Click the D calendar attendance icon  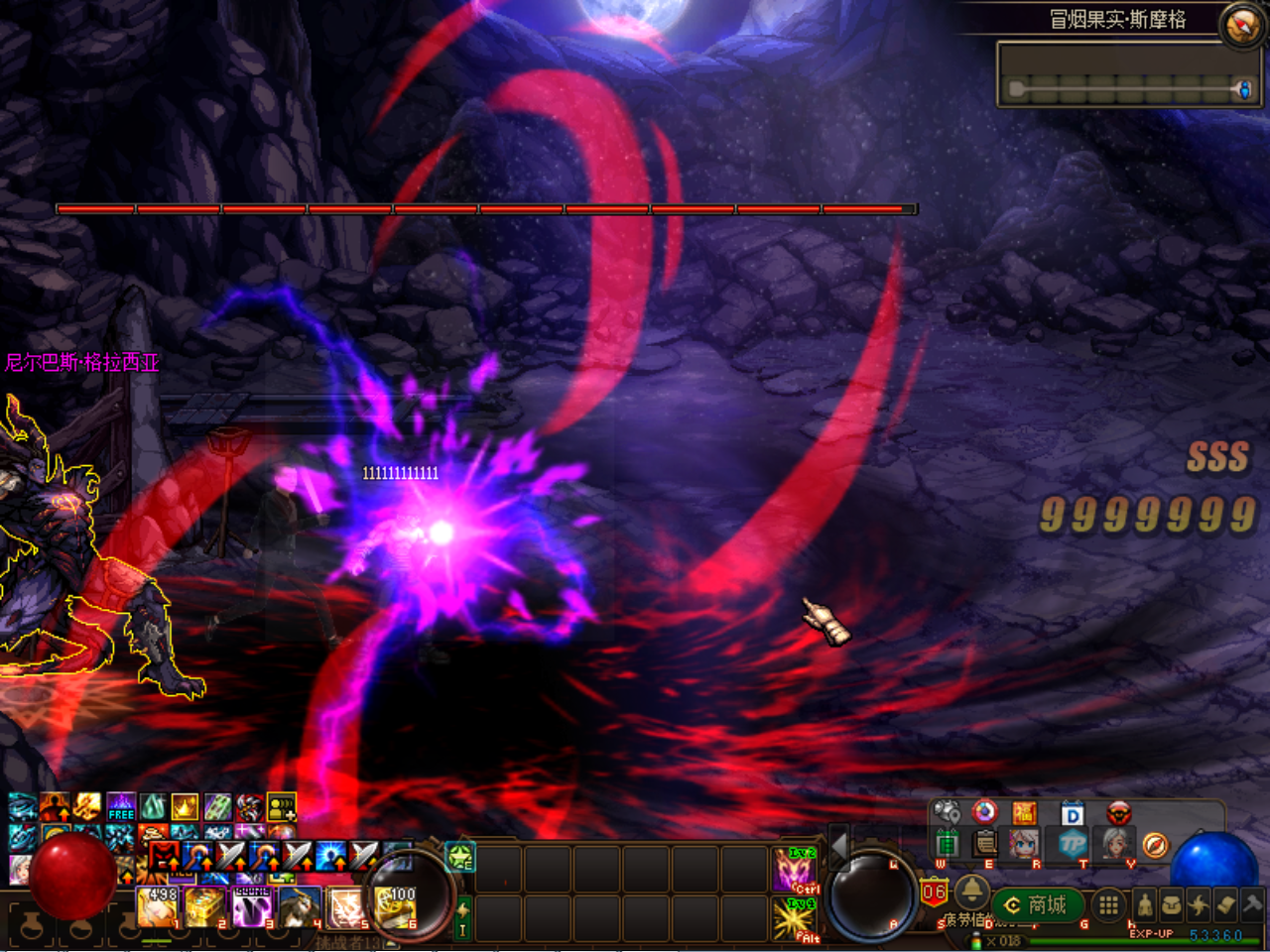[x=1072, y=812]
